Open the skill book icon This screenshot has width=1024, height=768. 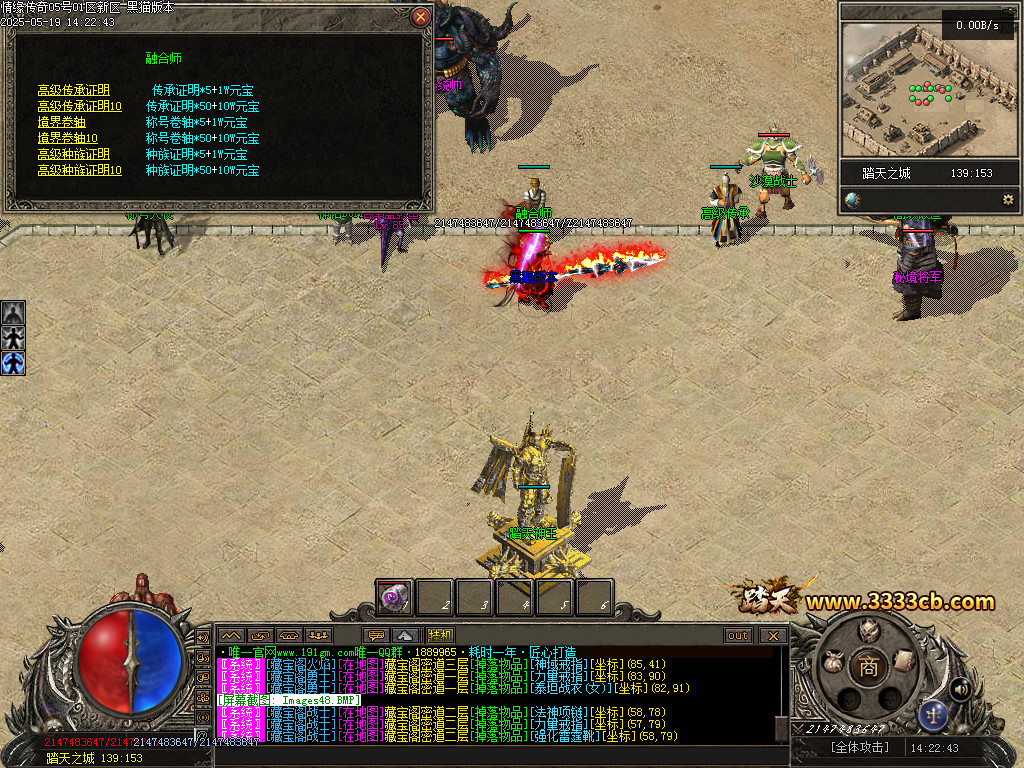(x=903, y=660)
